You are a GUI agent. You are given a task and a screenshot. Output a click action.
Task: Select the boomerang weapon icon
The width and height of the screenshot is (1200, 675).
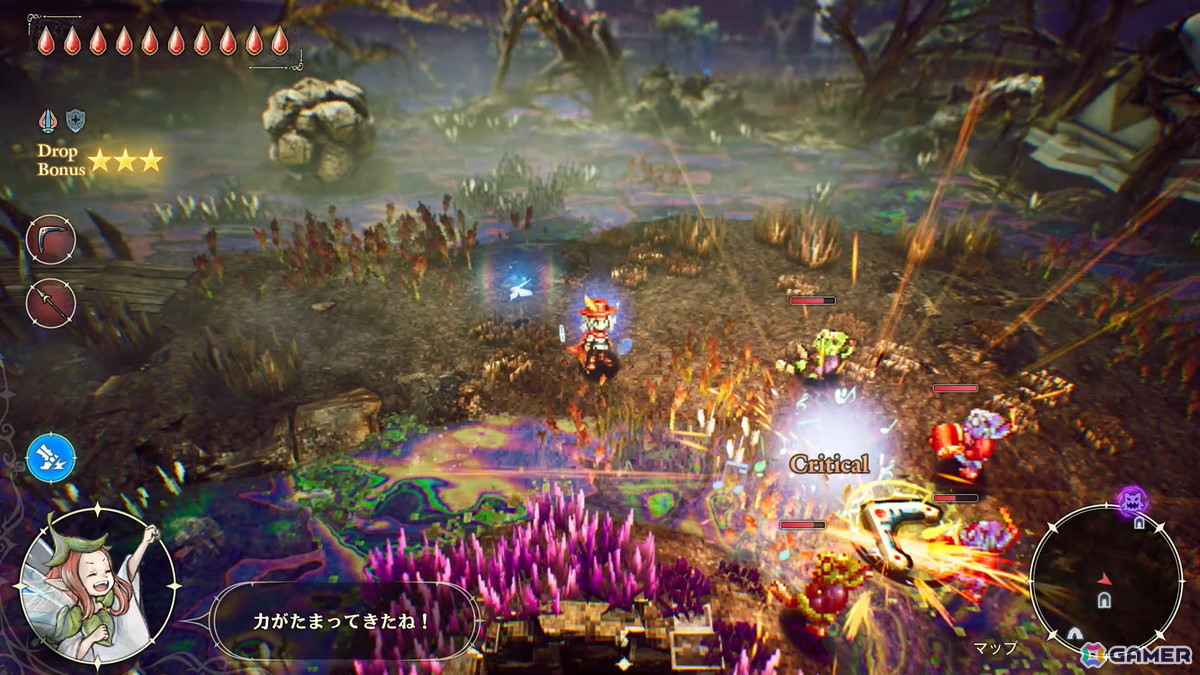(50, 240)
